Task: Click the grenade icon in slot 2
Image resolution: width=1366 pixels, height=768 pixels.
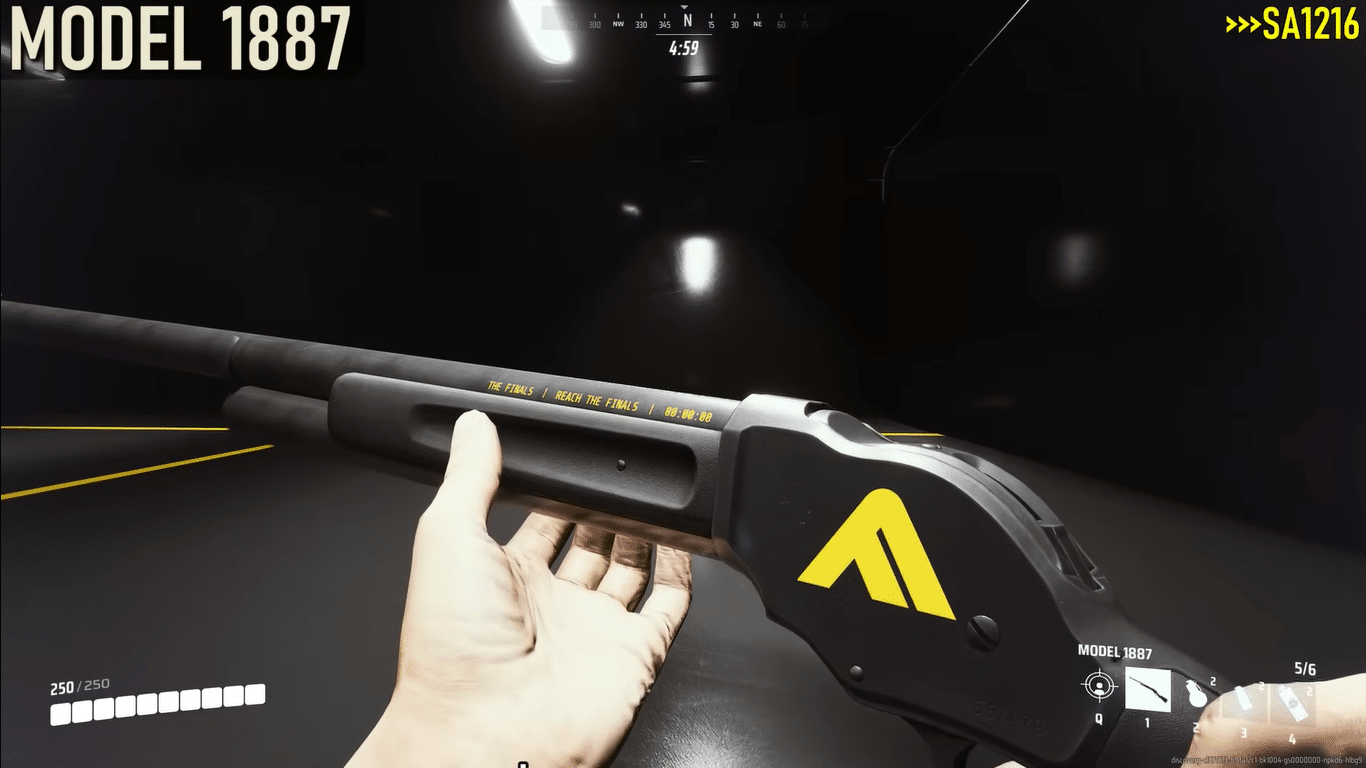Action: coord(1197,694)
